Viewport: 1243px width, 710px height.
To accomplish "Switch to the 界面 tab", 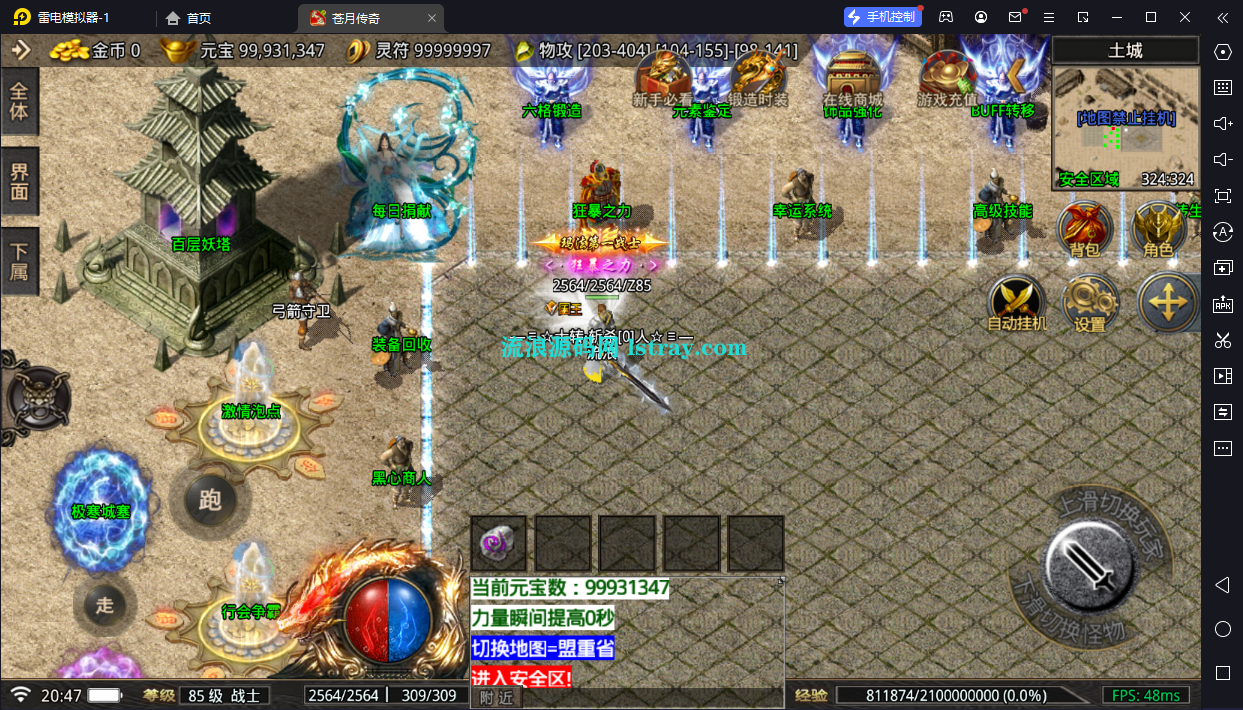I will (x=19, y=181).
